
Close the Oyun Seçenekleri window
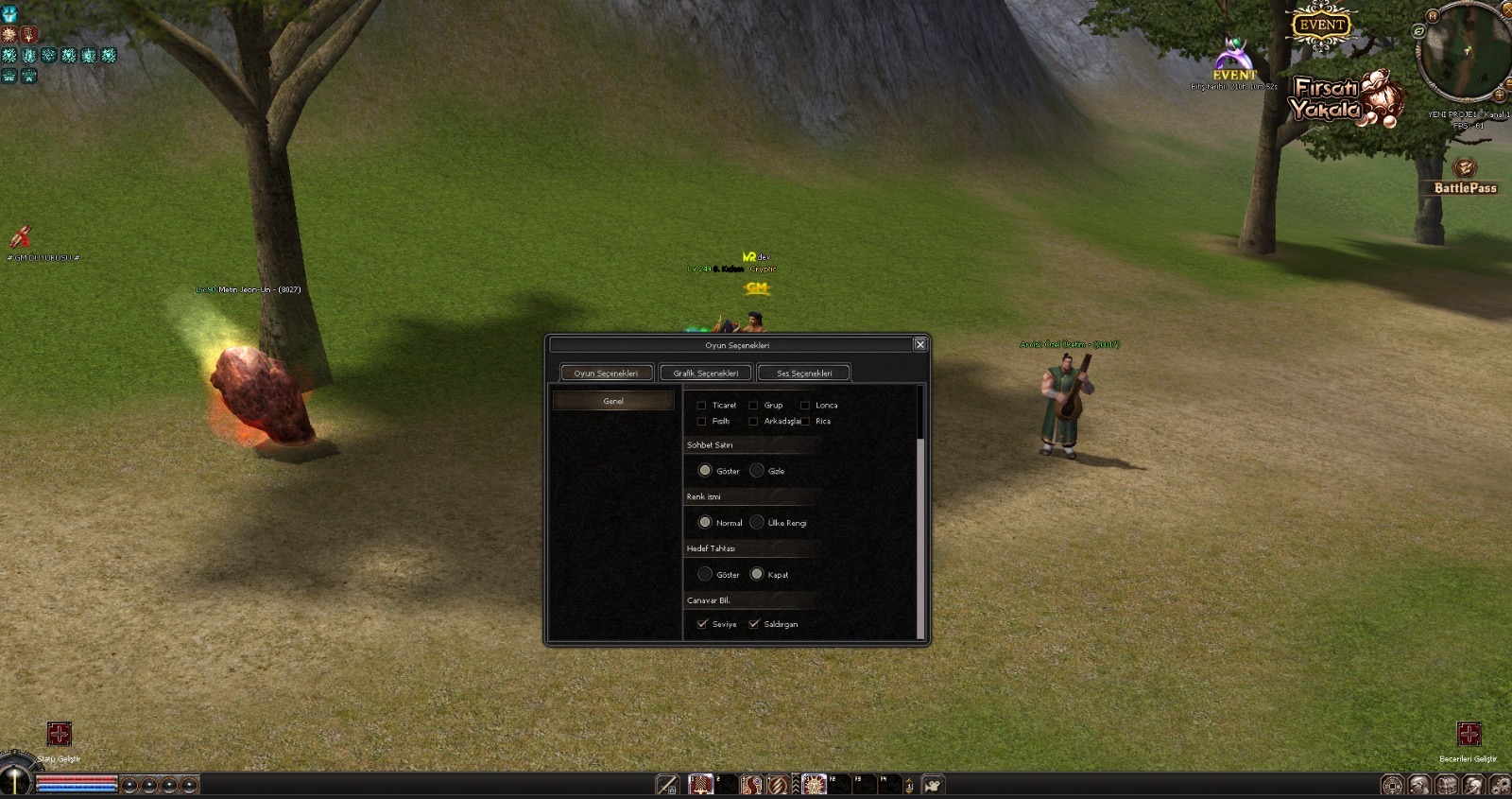coord(919,344)
